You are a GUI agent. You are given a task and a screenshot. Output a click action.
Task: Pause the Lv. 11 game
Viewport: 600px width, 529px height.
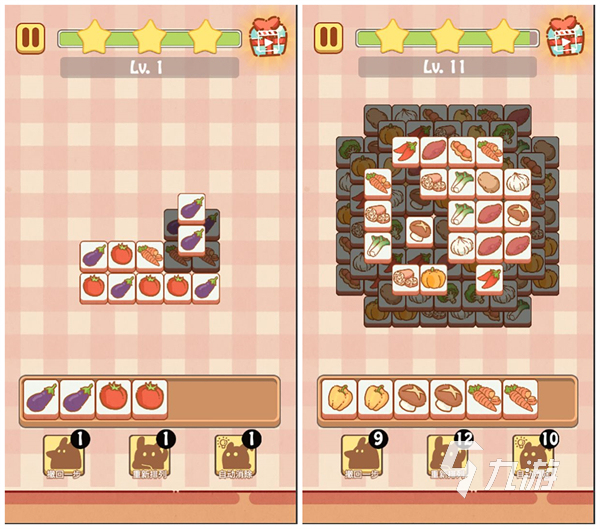click(329, 39)
